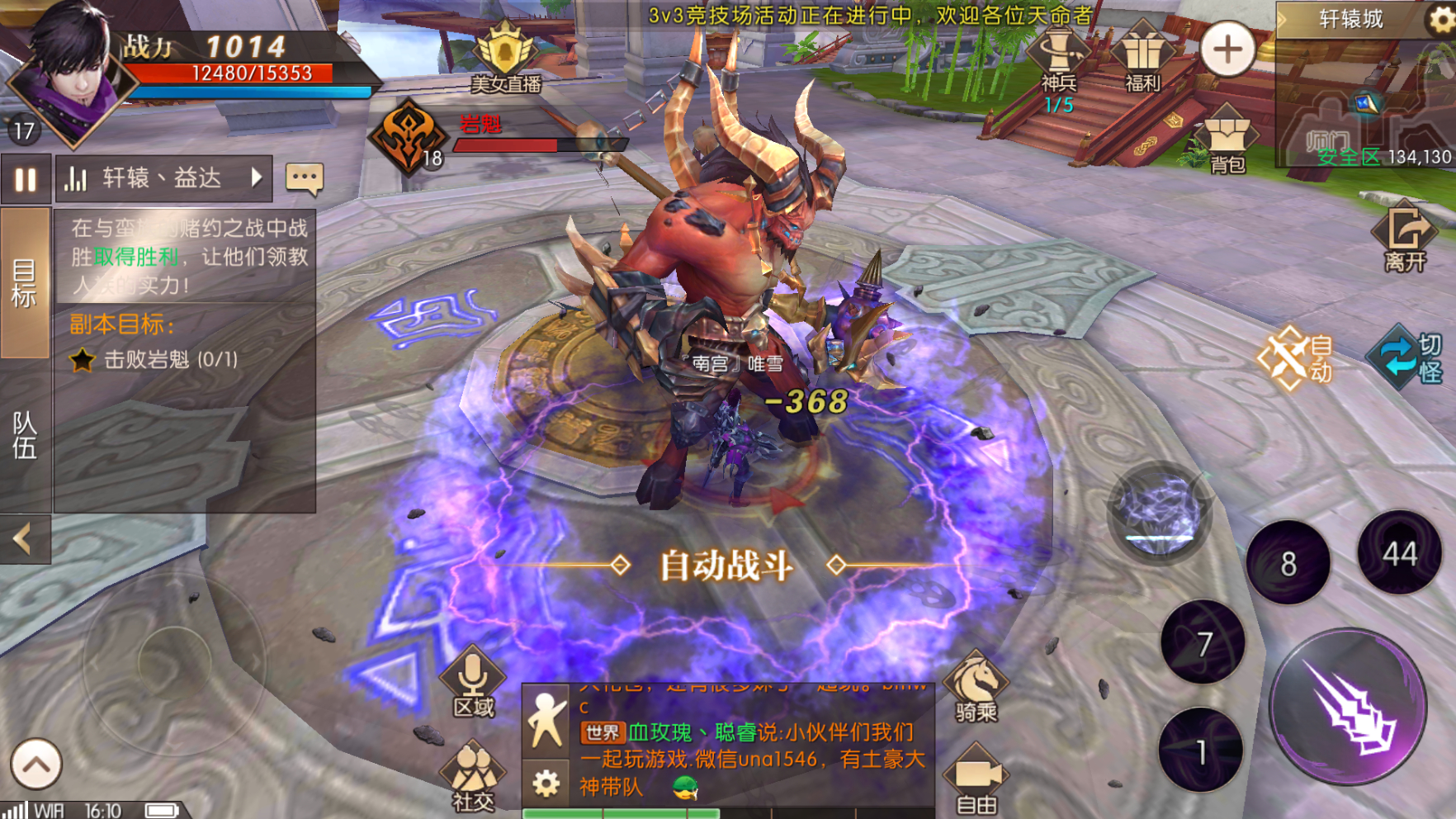
Task: Activate the 区域 voice microphone button
Action: click(472, 684)
